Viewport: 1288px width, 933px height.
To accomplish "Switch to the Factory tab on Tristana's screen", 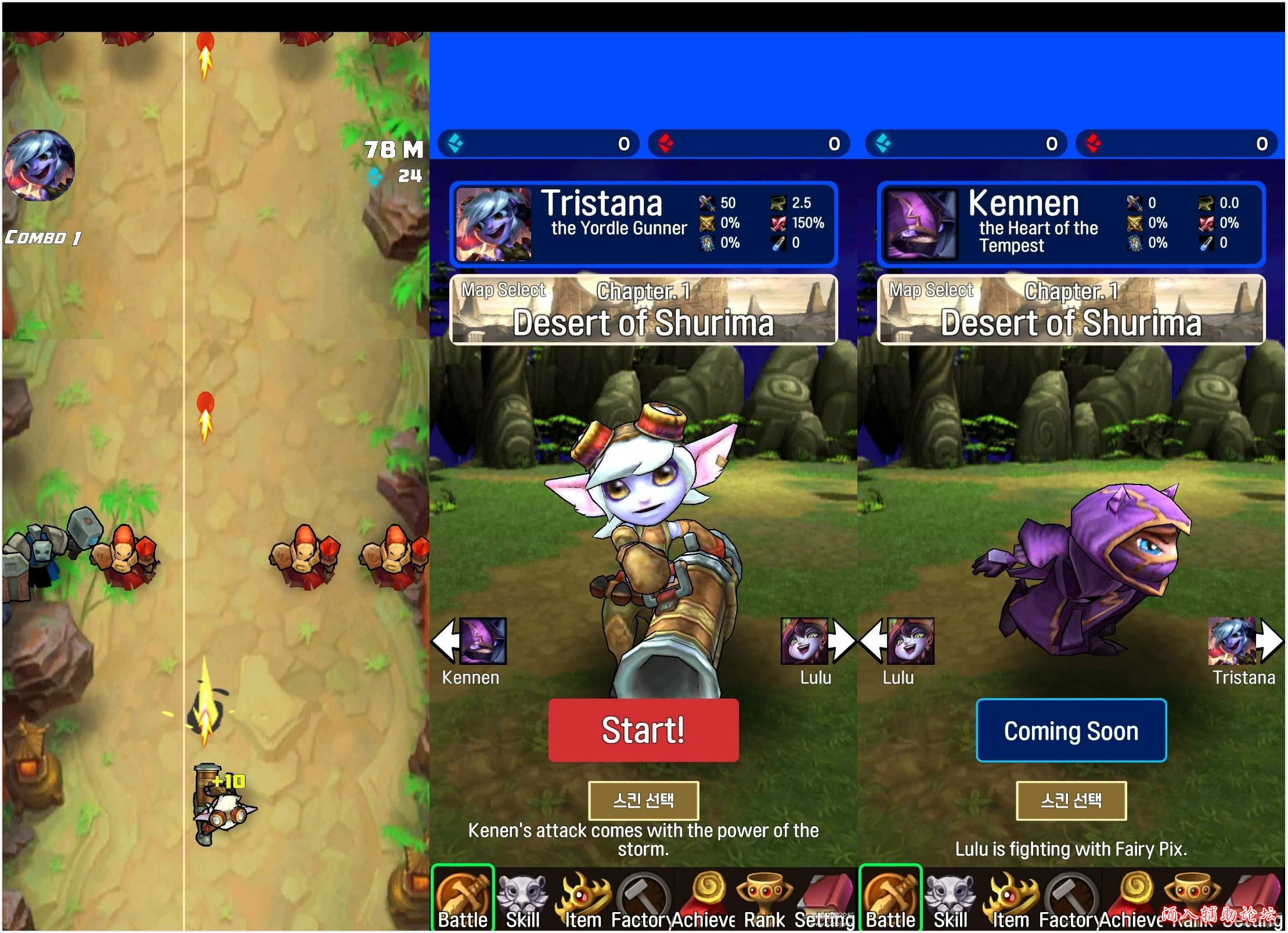I will [643, 899].
